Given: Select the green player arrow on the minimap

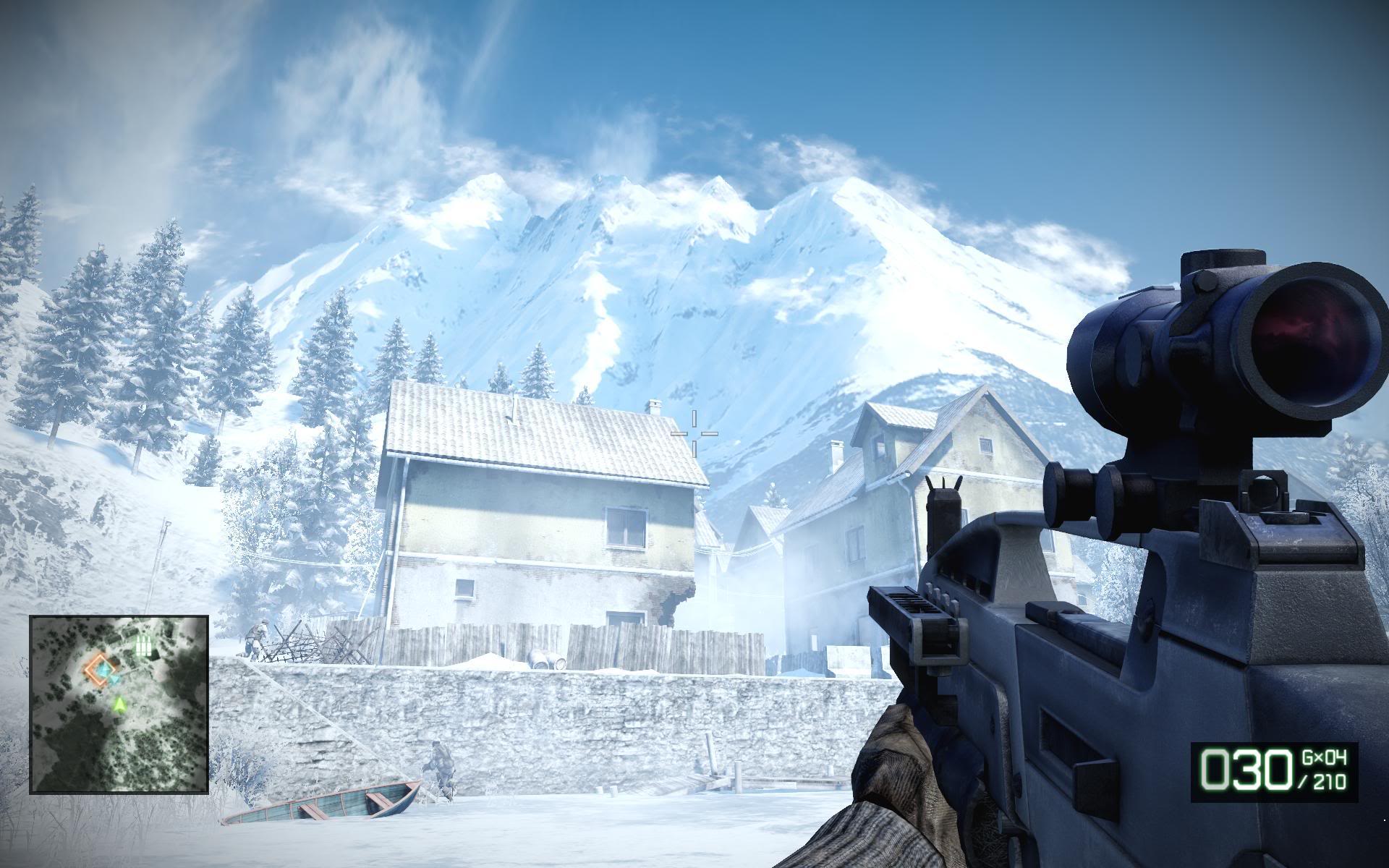Looking at the screenshot, I should 120,704.
